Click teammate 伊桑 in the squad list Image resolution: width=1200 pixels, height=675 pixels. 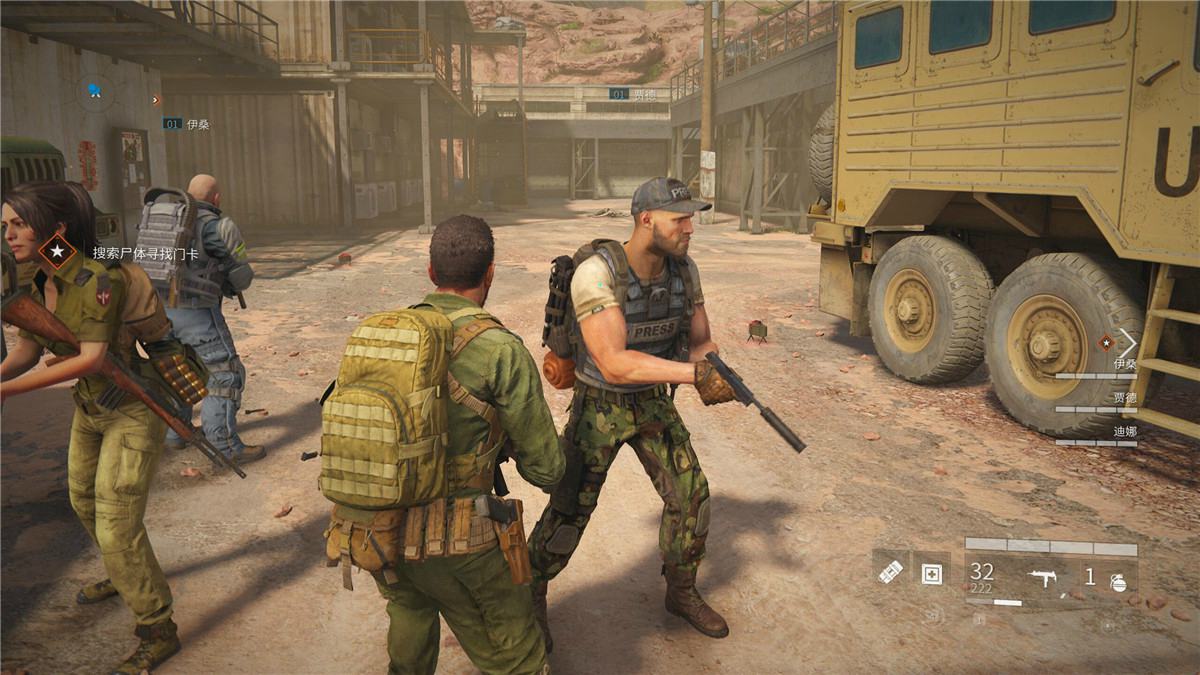(1124, 365)
